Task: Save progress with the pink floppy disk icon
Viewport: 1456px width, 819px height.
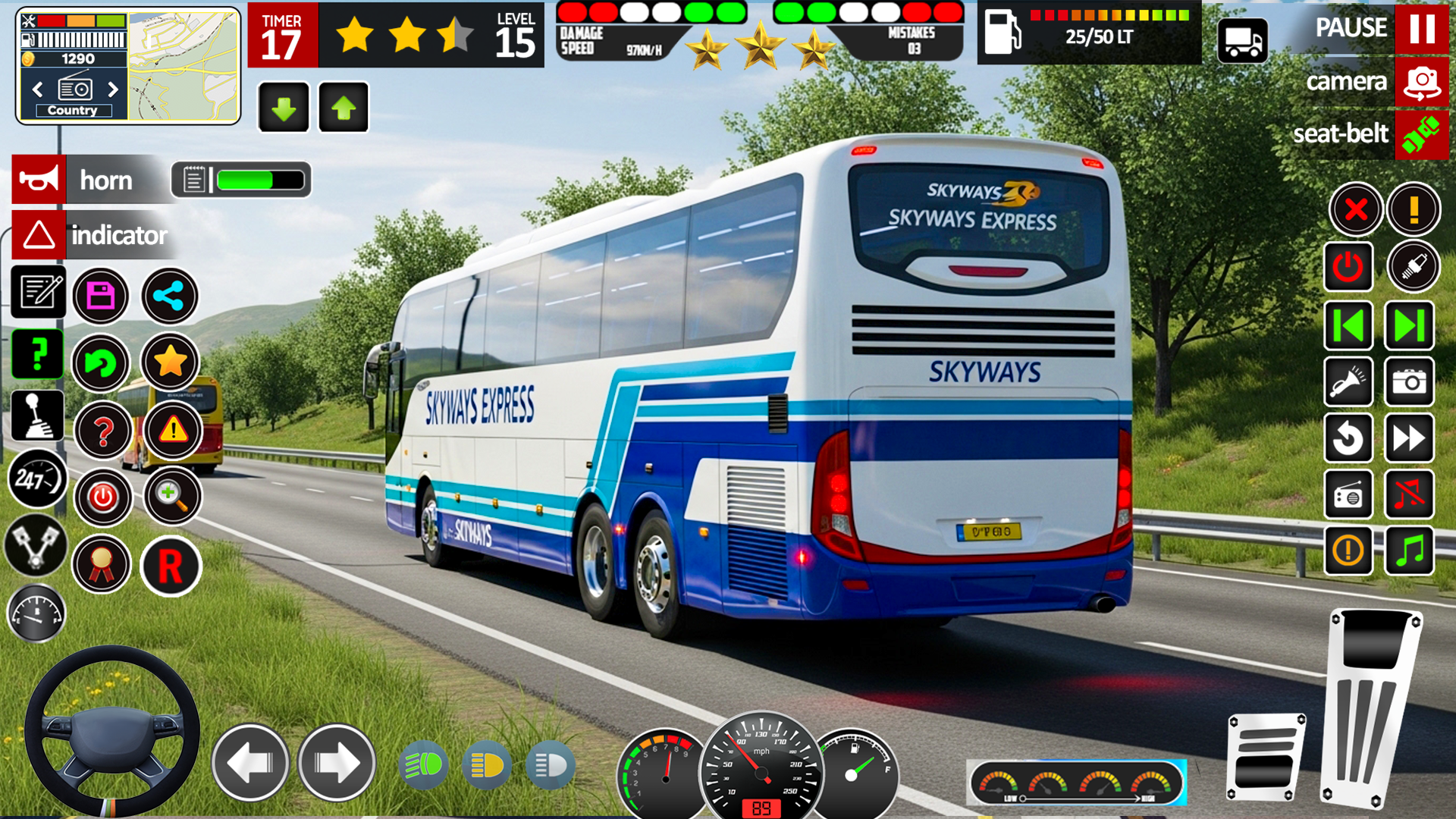Action: [x=101, y=296]
